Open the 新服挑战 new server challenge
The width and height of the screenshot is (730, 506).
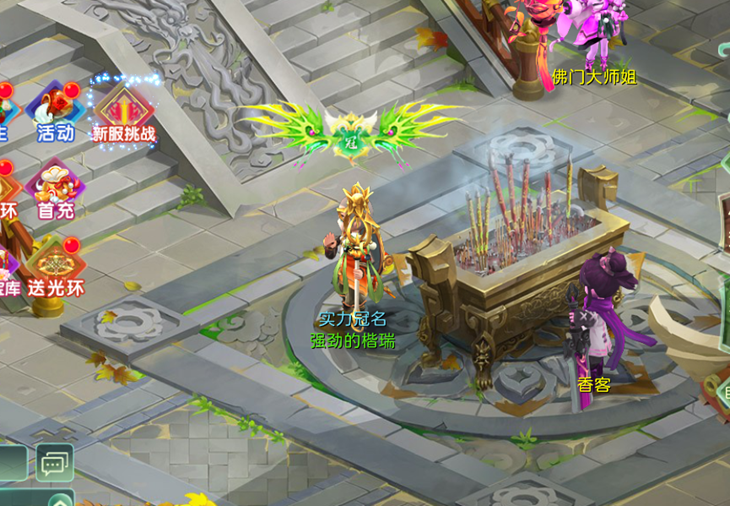coord(124,111)
